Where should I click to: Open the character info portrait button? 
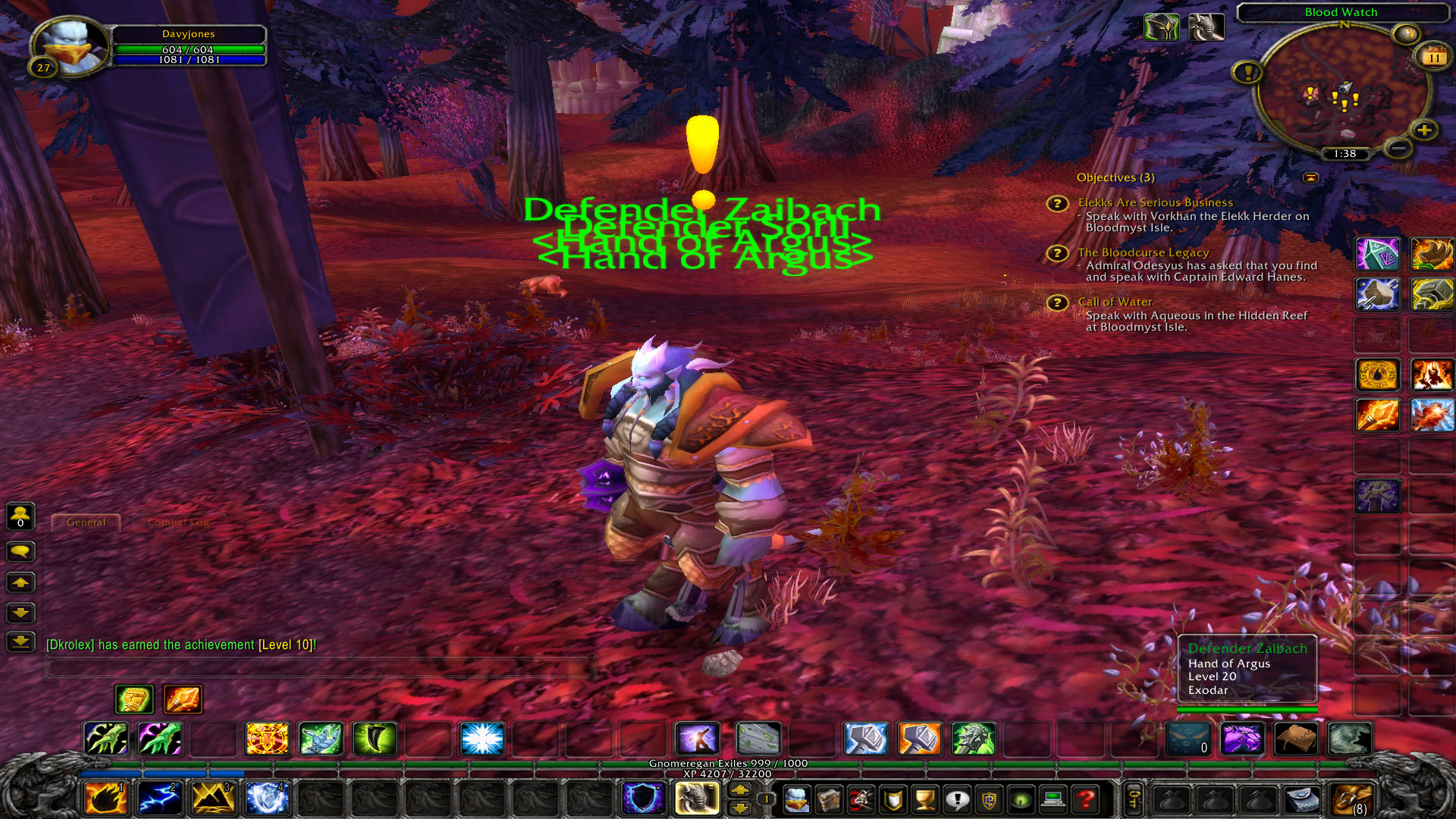coord(796,799)
